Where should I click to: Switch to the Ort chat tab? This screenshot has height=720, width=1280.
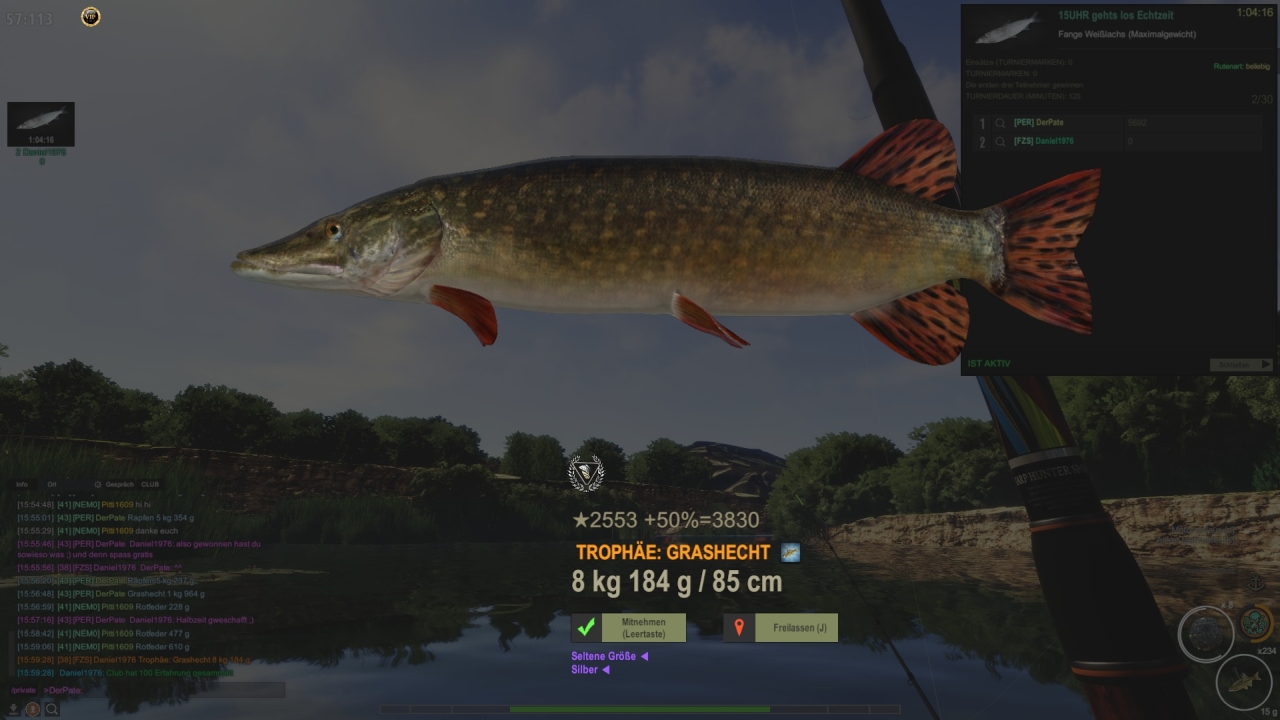[x=52, y=484]
